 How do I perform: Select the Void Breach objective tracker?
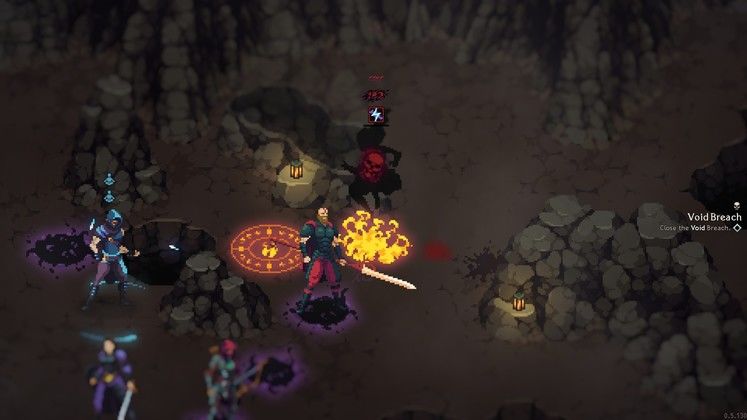click(714, 217)
